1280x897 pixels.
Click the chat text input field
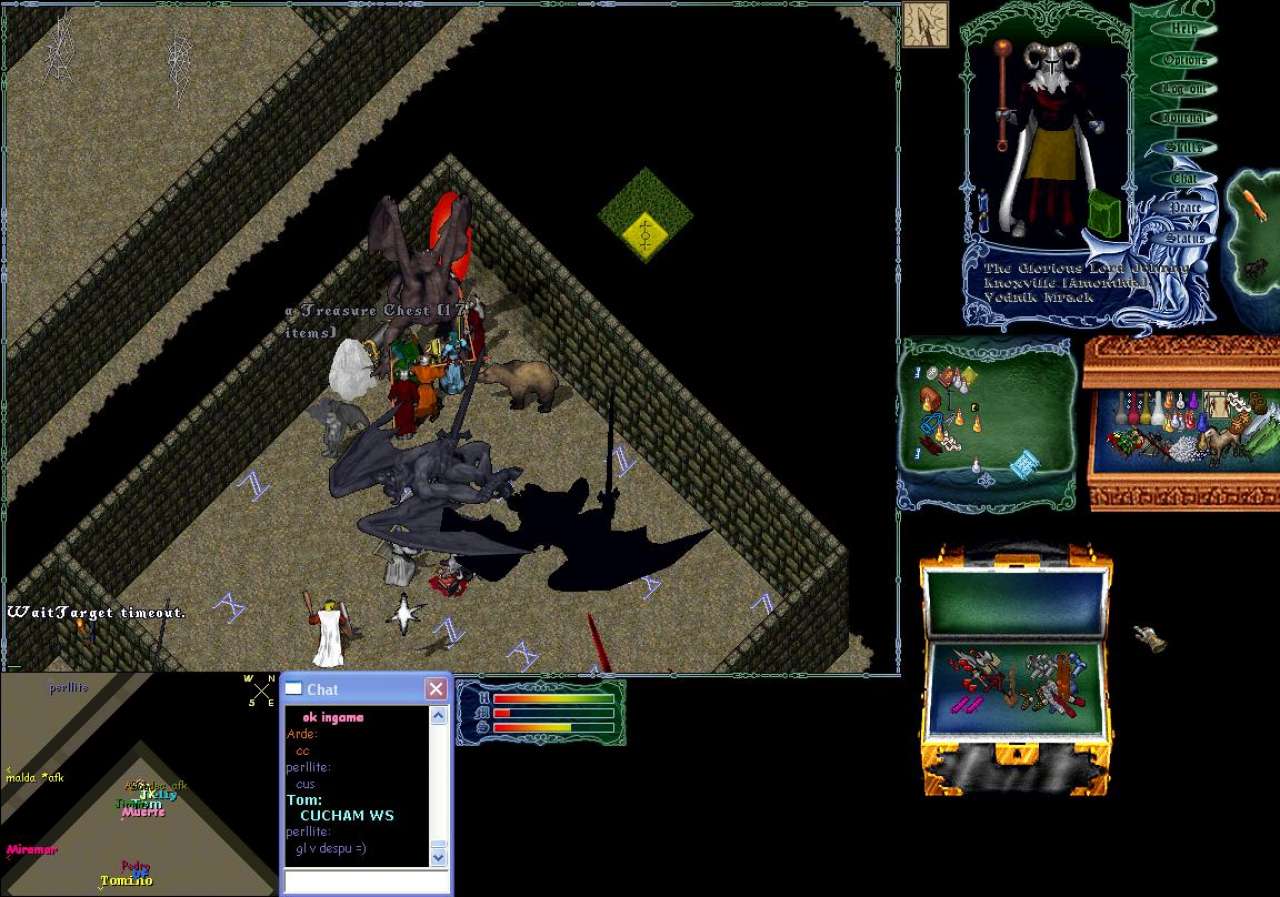pyautogui.click(x=366, y=882)
